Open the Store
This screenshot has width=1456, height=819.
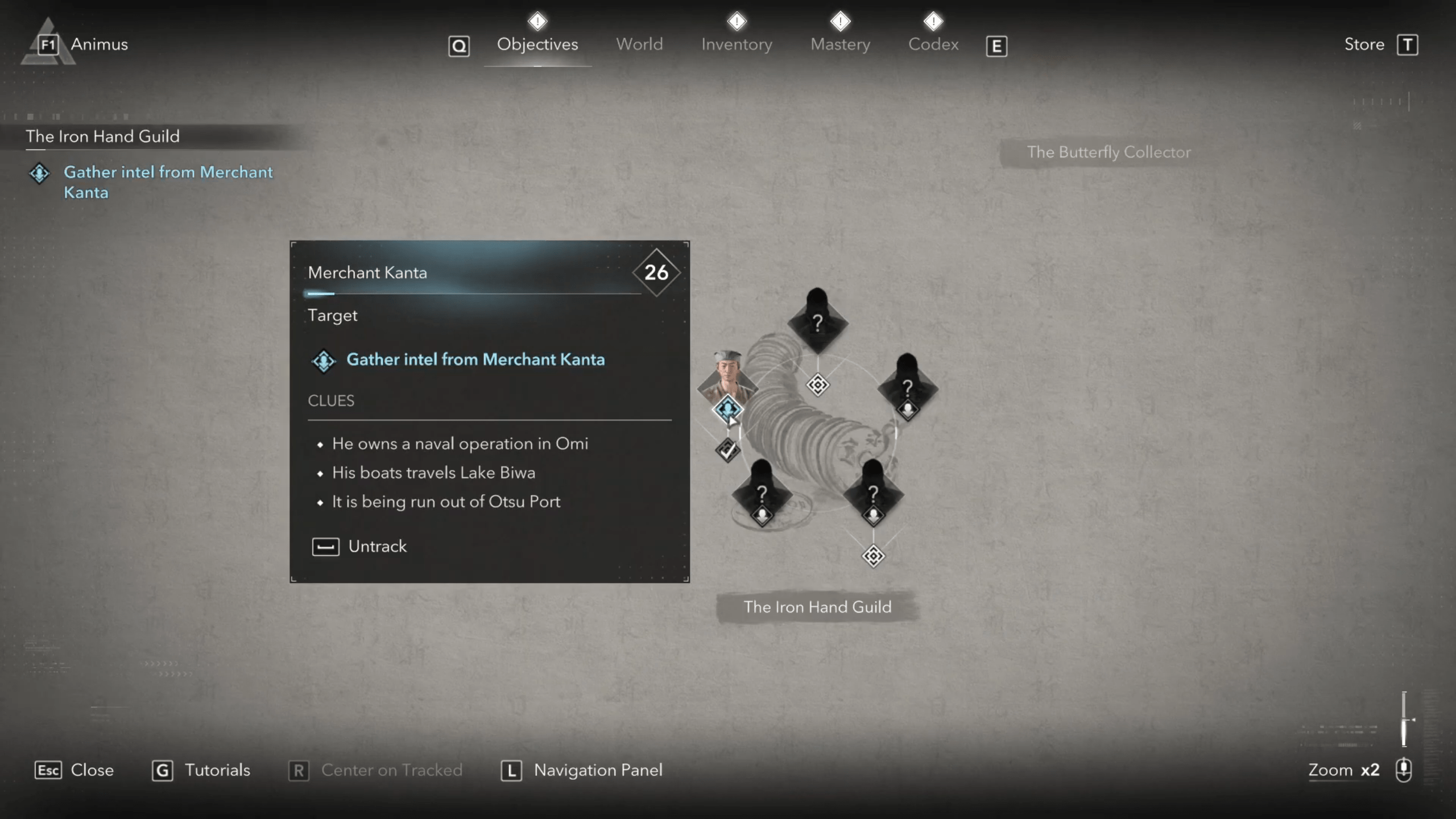pos(1364,44)
